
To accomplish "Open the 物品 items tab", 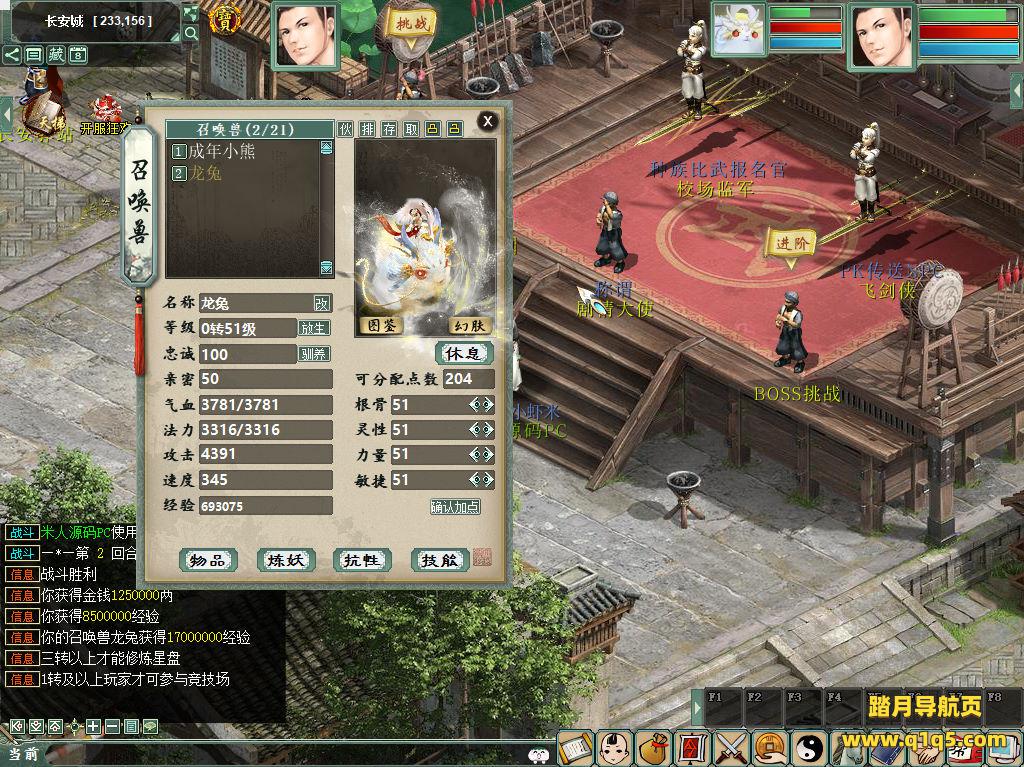I will point(207,561).
